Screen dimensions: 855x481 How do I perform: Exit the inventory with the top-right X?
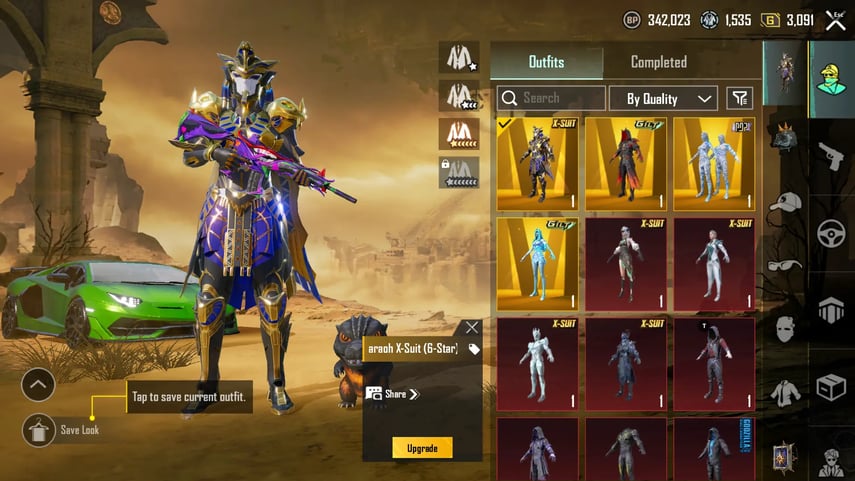[x=835, y=20]
